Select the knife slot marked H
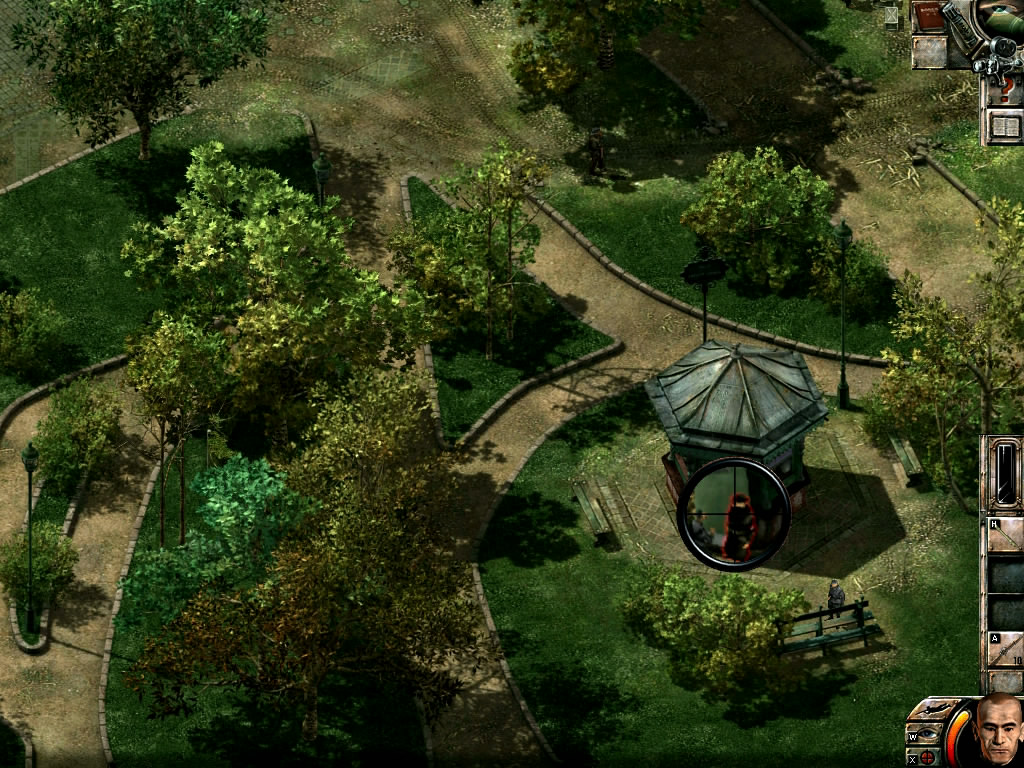 pyautogui.click(x=1005, y=534)
